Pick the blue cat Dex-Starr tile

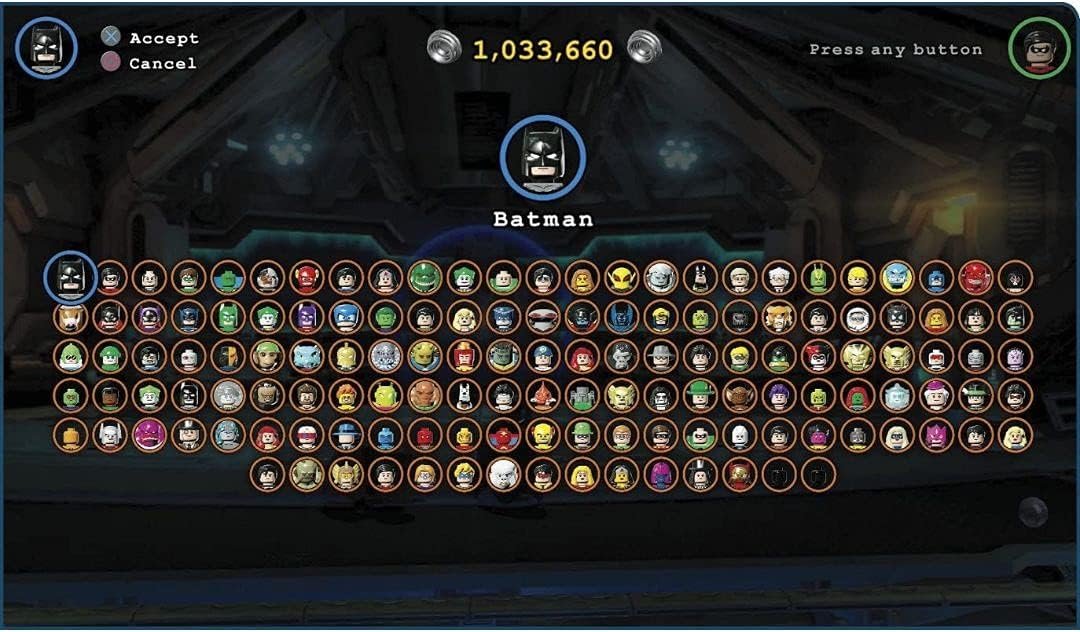coord(307,356)
